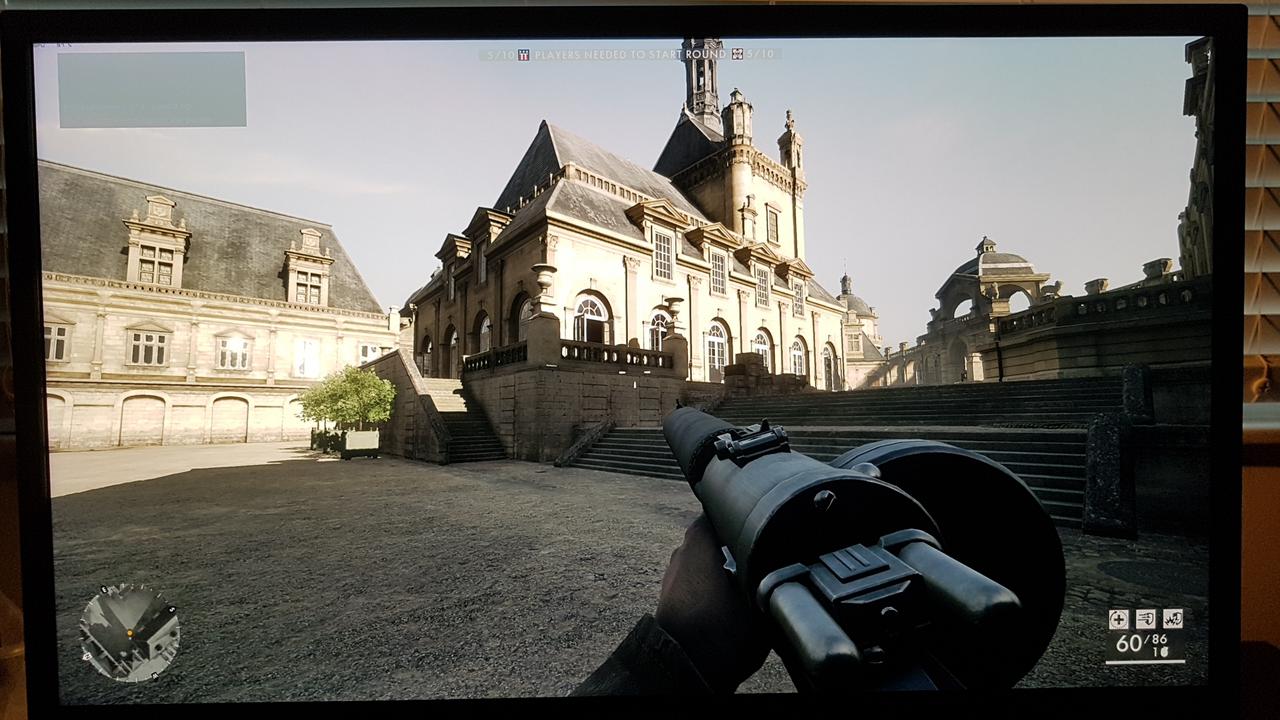Click the white health bar below the ammo counter

(x=1146, y=662)
